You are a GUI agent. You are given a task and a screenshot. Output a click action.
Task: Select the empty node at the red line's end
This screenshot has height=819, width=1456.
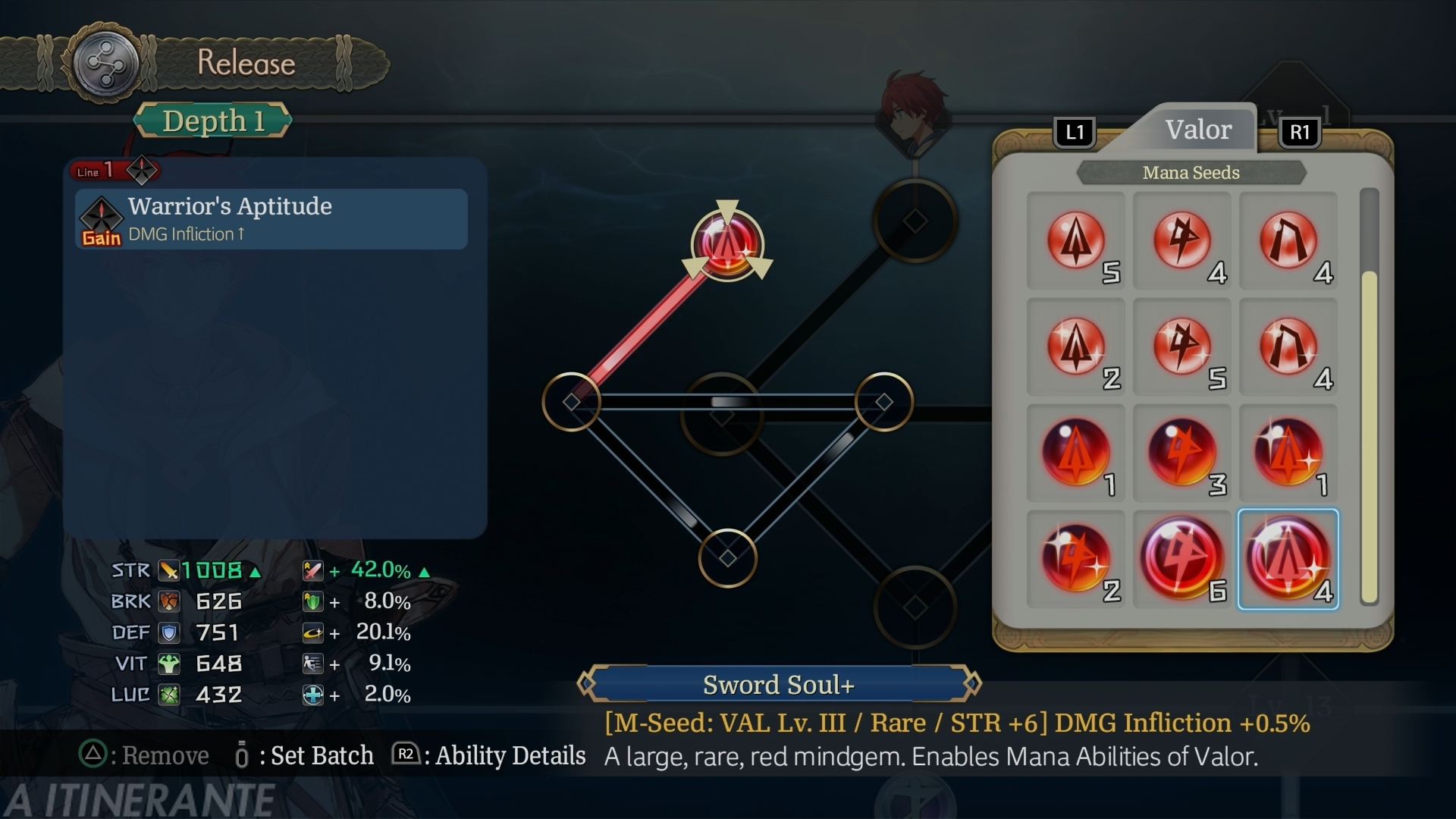[571, 402]
